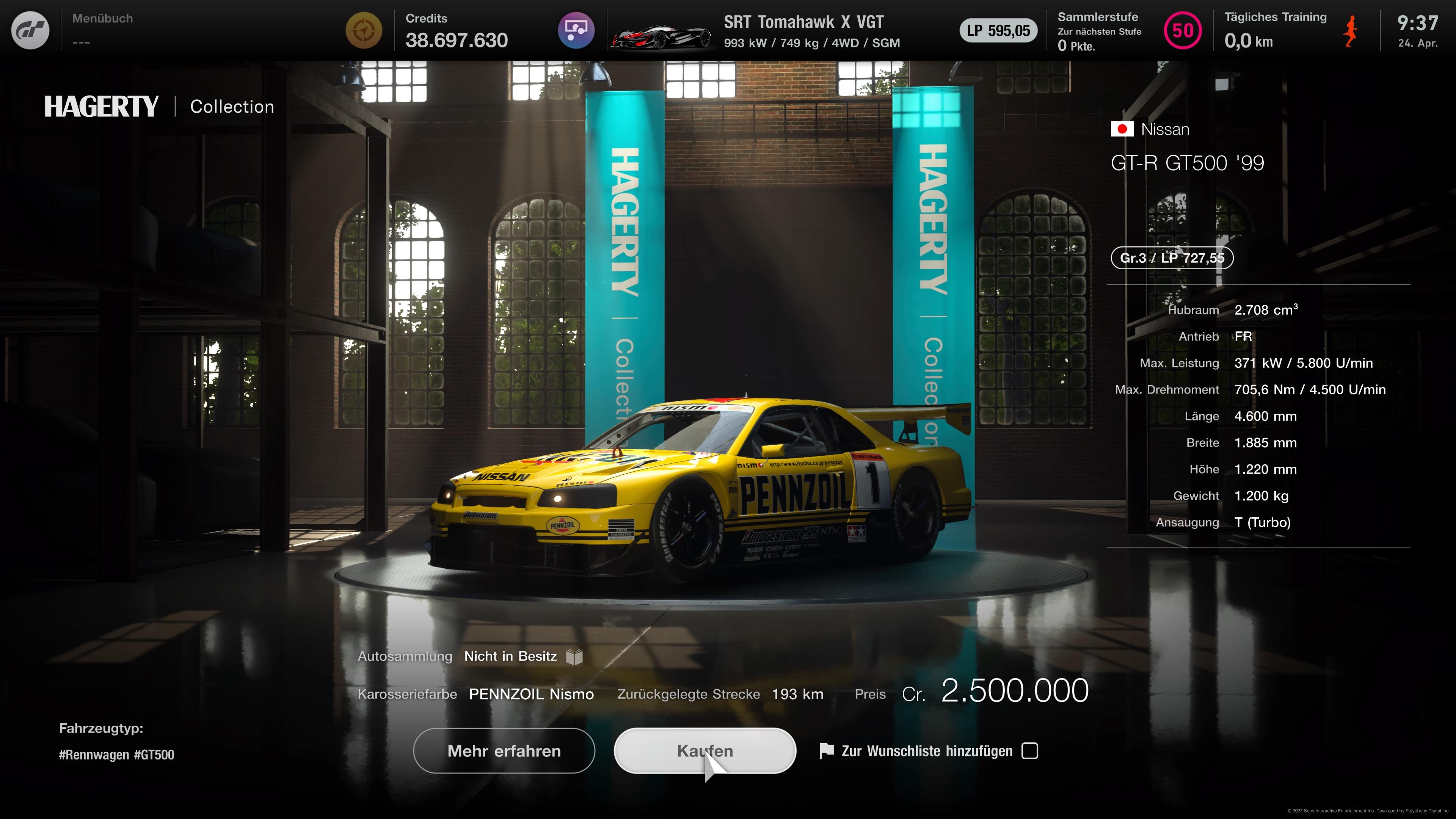Click the HAGERTY Collection header
Screen dimensions: 1456x819
pyautogui.click(x=160, y=106)
